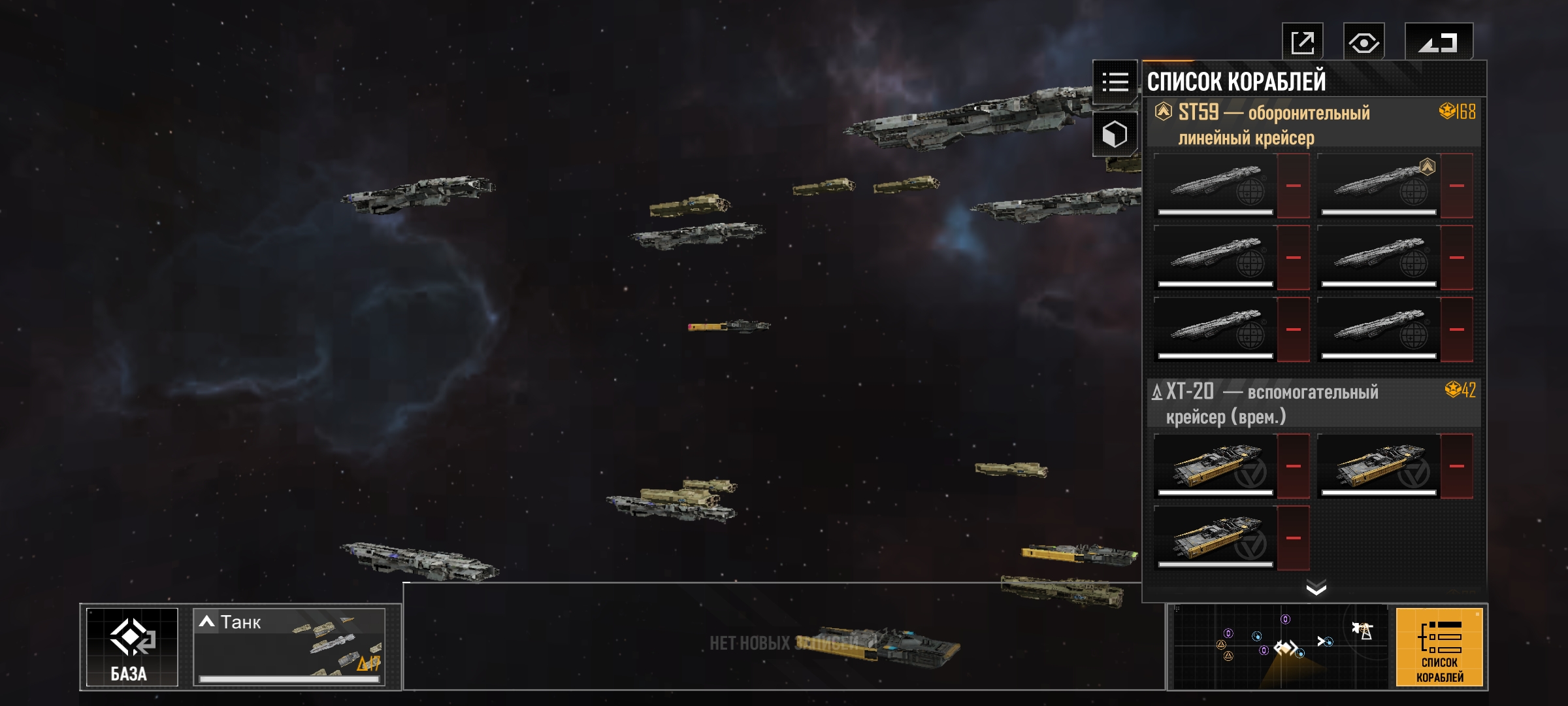Select the Танк fleet card

click(x=289, y=647)
